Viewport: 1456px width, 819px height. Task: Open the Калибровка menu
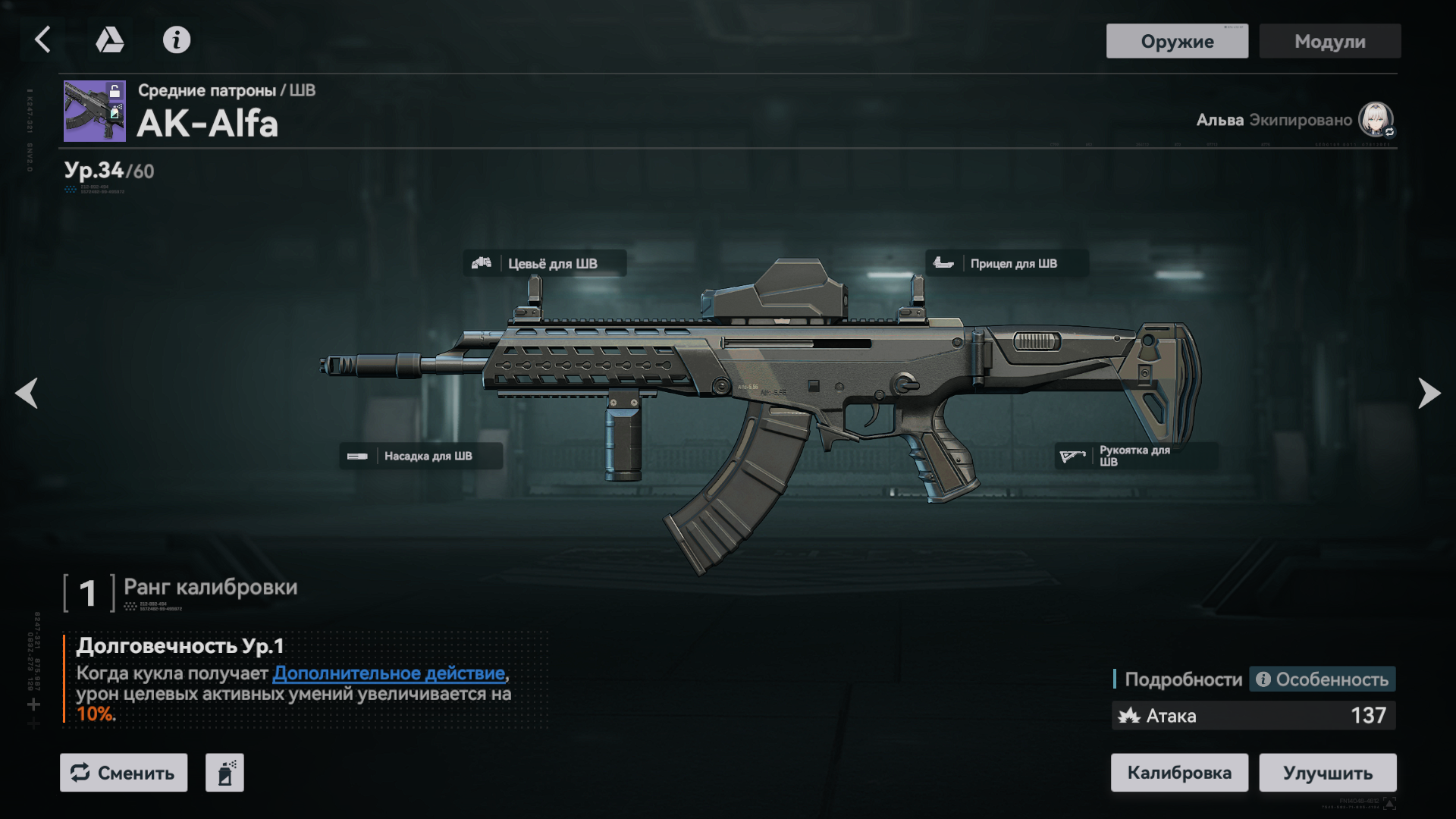[x=1178, y=773]
